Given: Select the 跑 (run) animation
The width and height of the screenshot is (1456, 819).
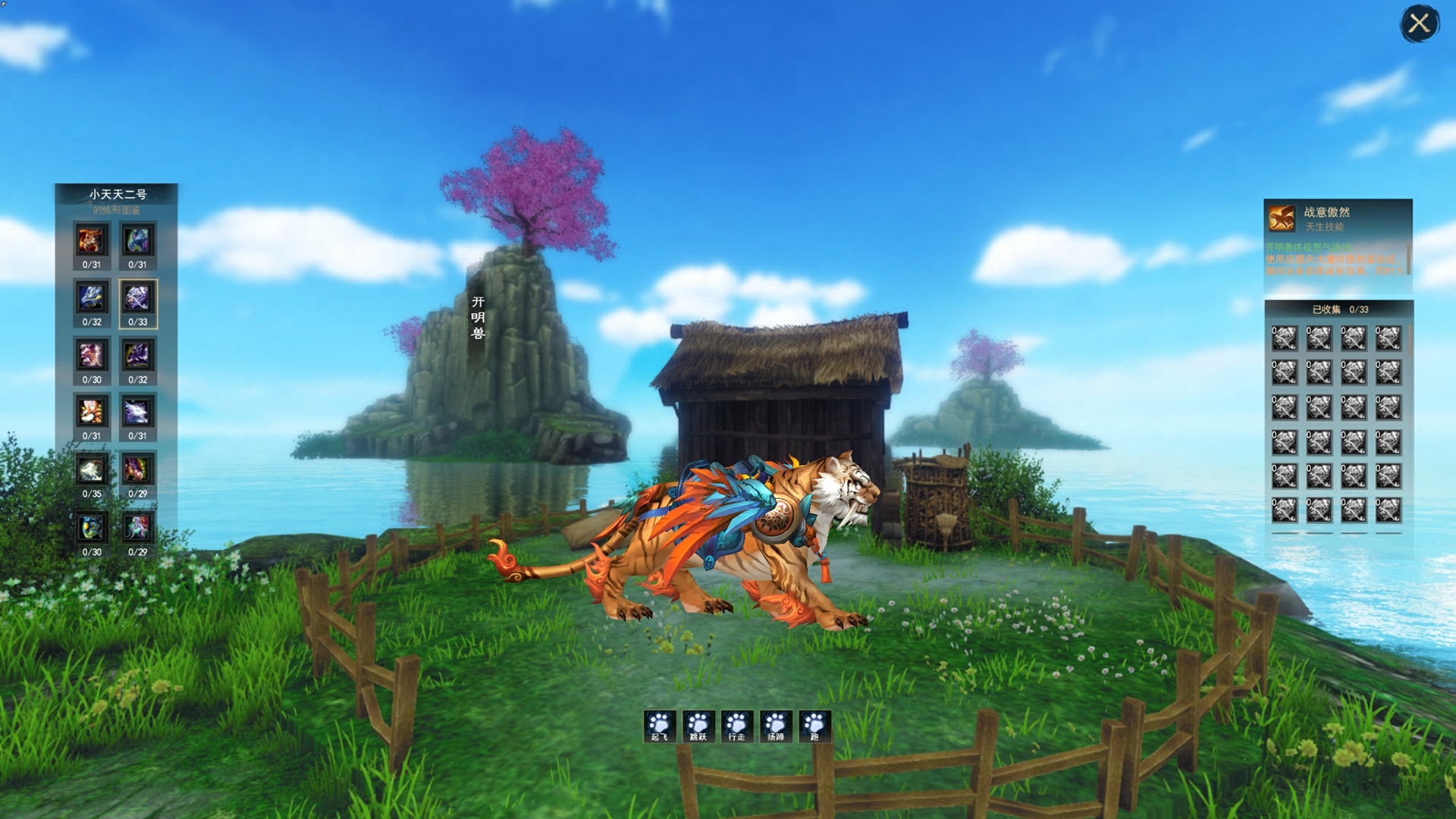Looking at the screenshot, I should (814, 726).
